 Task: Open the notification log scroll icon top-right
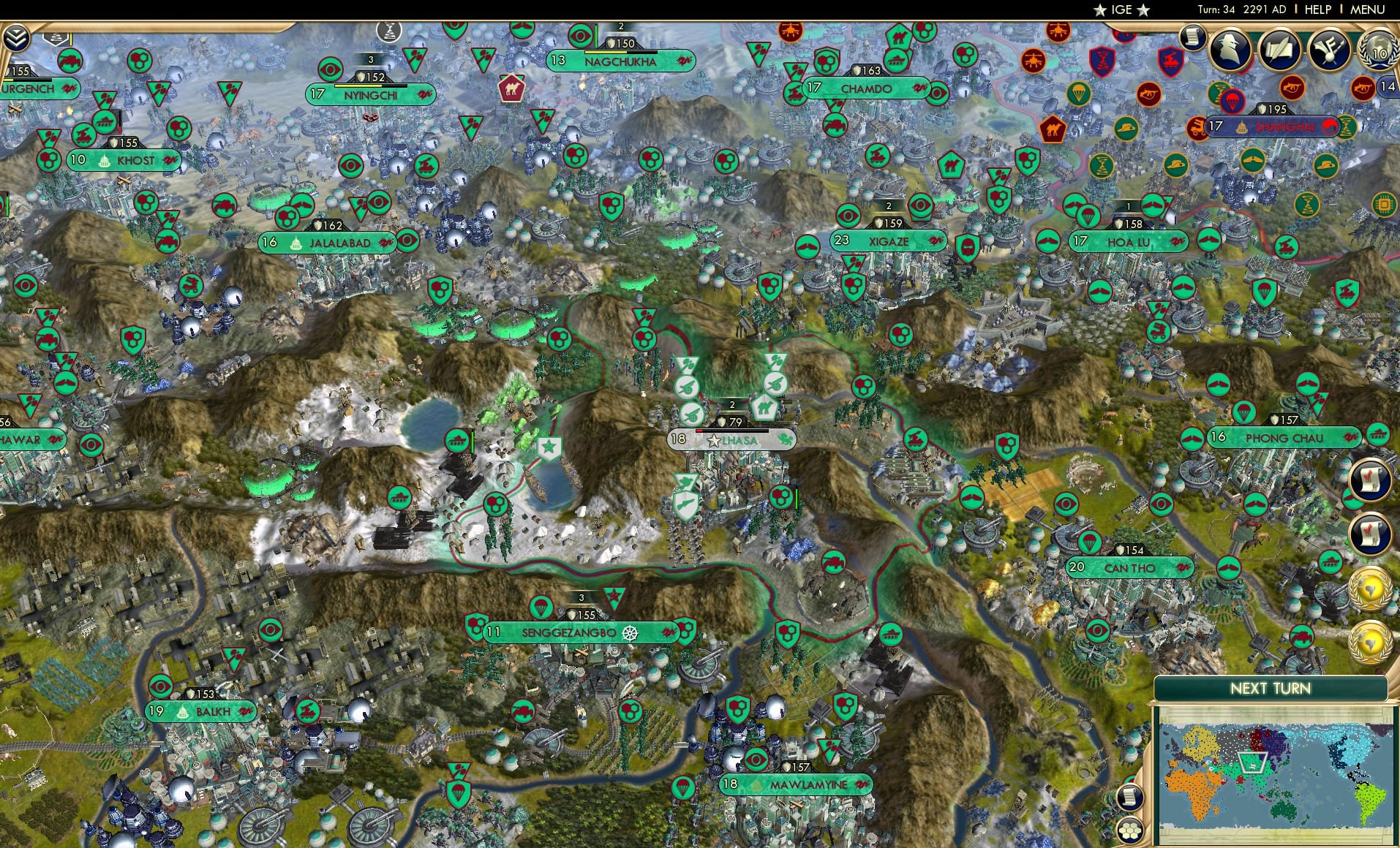tap(1194, 38)
